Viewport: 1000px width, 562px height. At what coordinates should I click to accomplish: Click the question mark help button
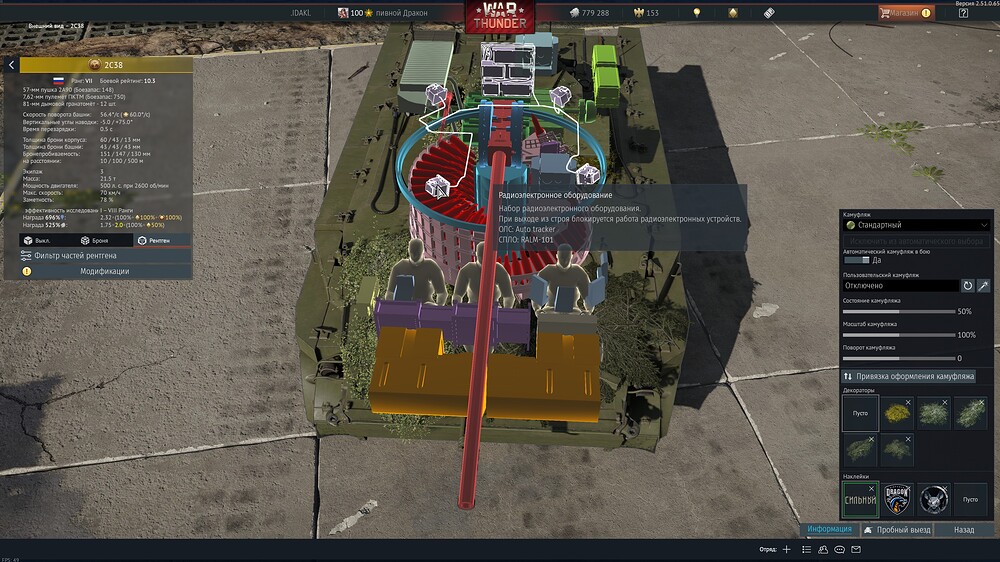tap(963, 13)
